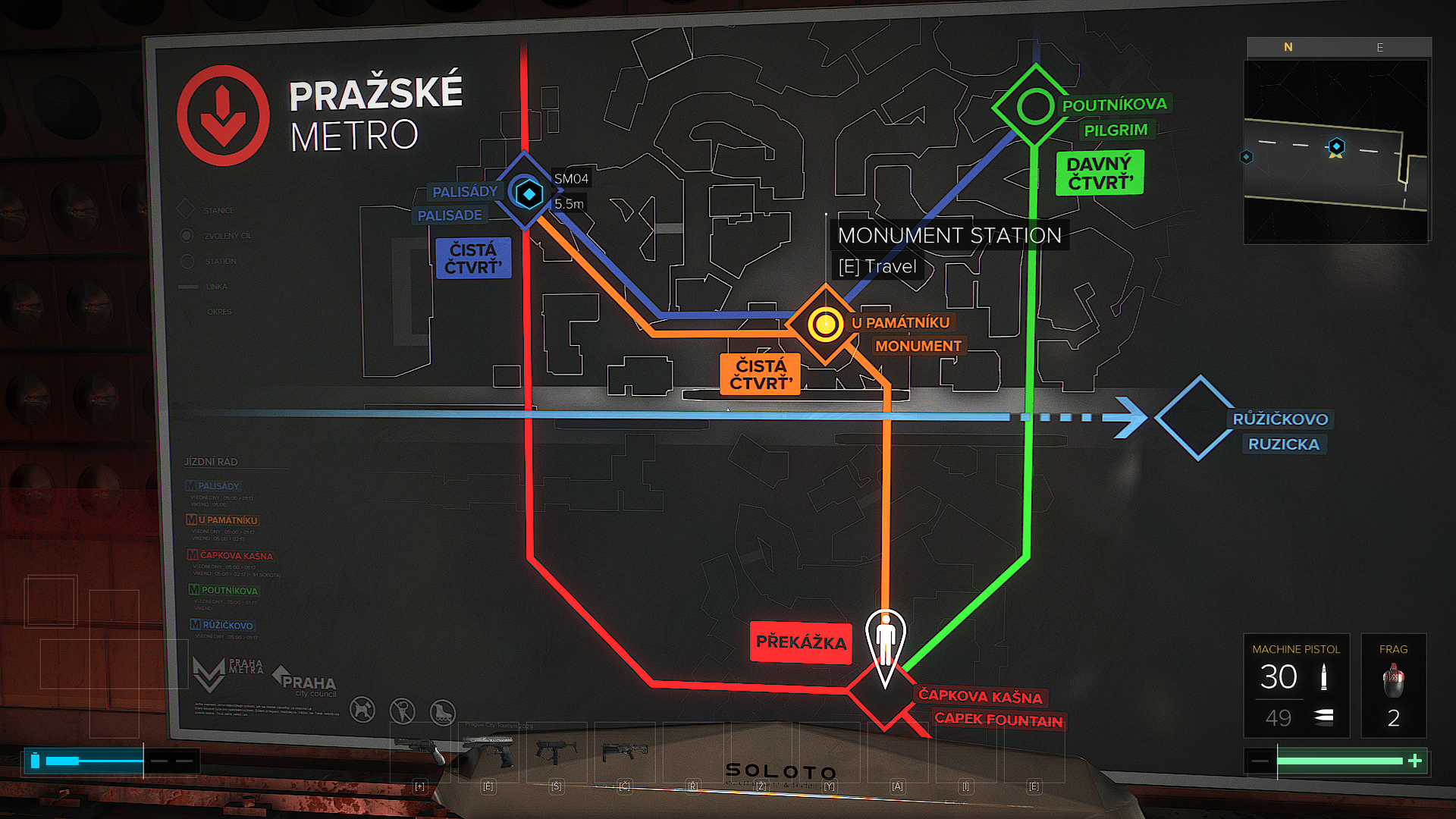Equip the silver pistol from the hotbar

coord(488,752)
